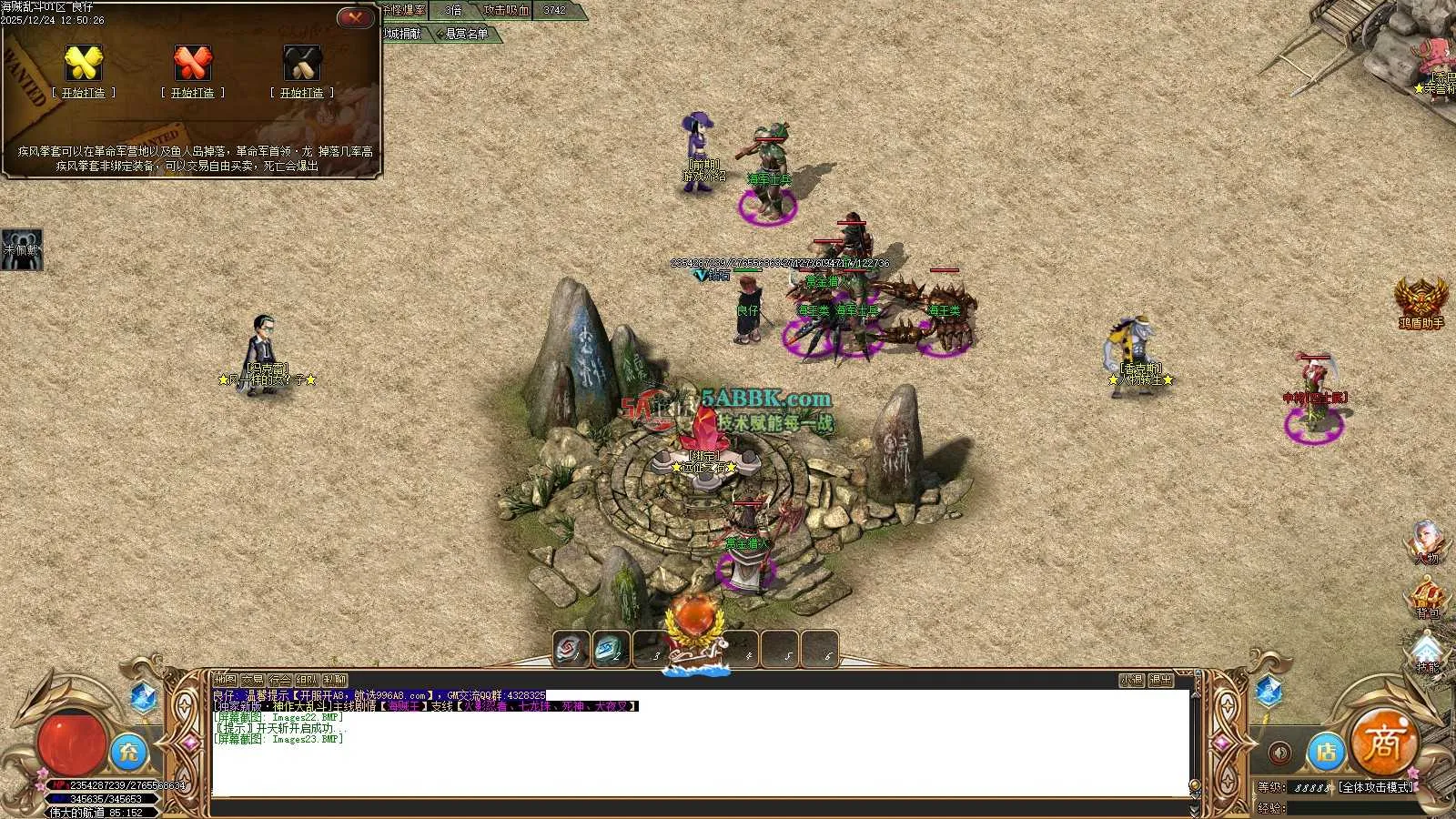
Task: Click the 小退 logout-to-character button
Action: tap(1131, 680)
